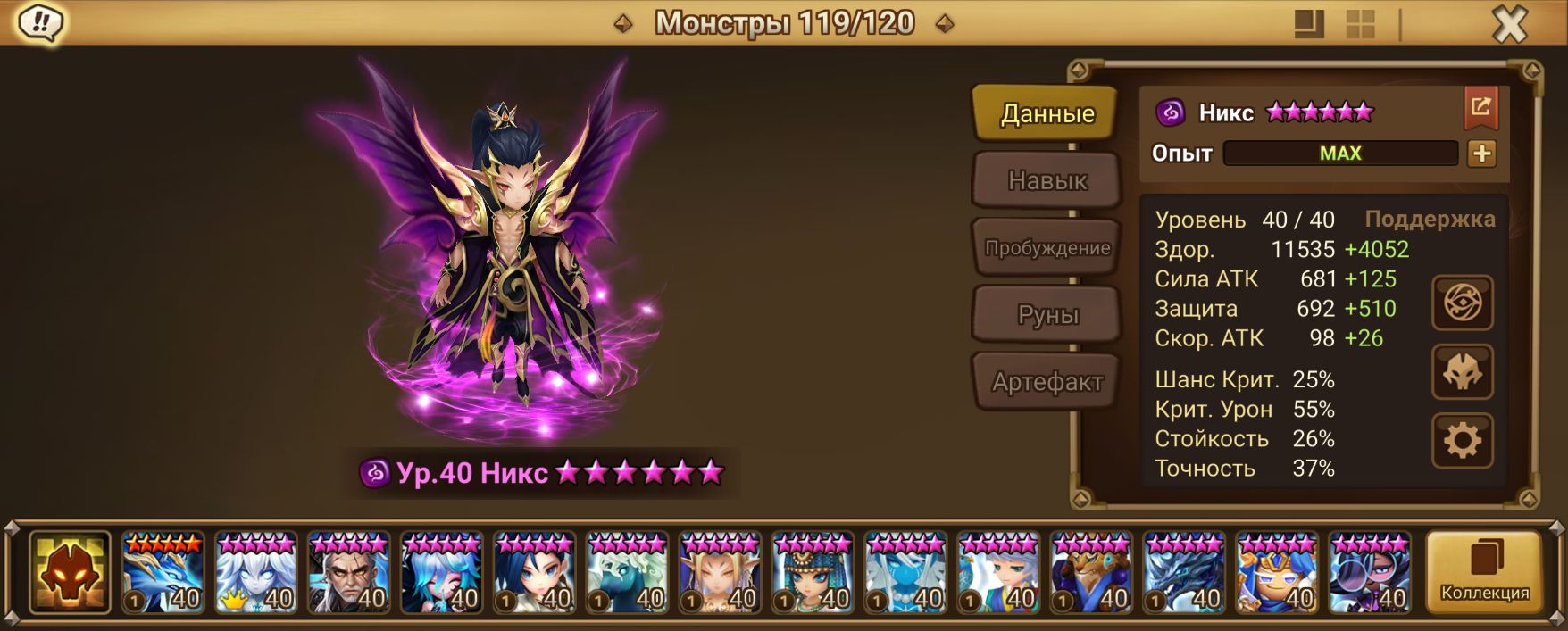
Task: Open the Коллекция button
Action: click(1484, 572)
